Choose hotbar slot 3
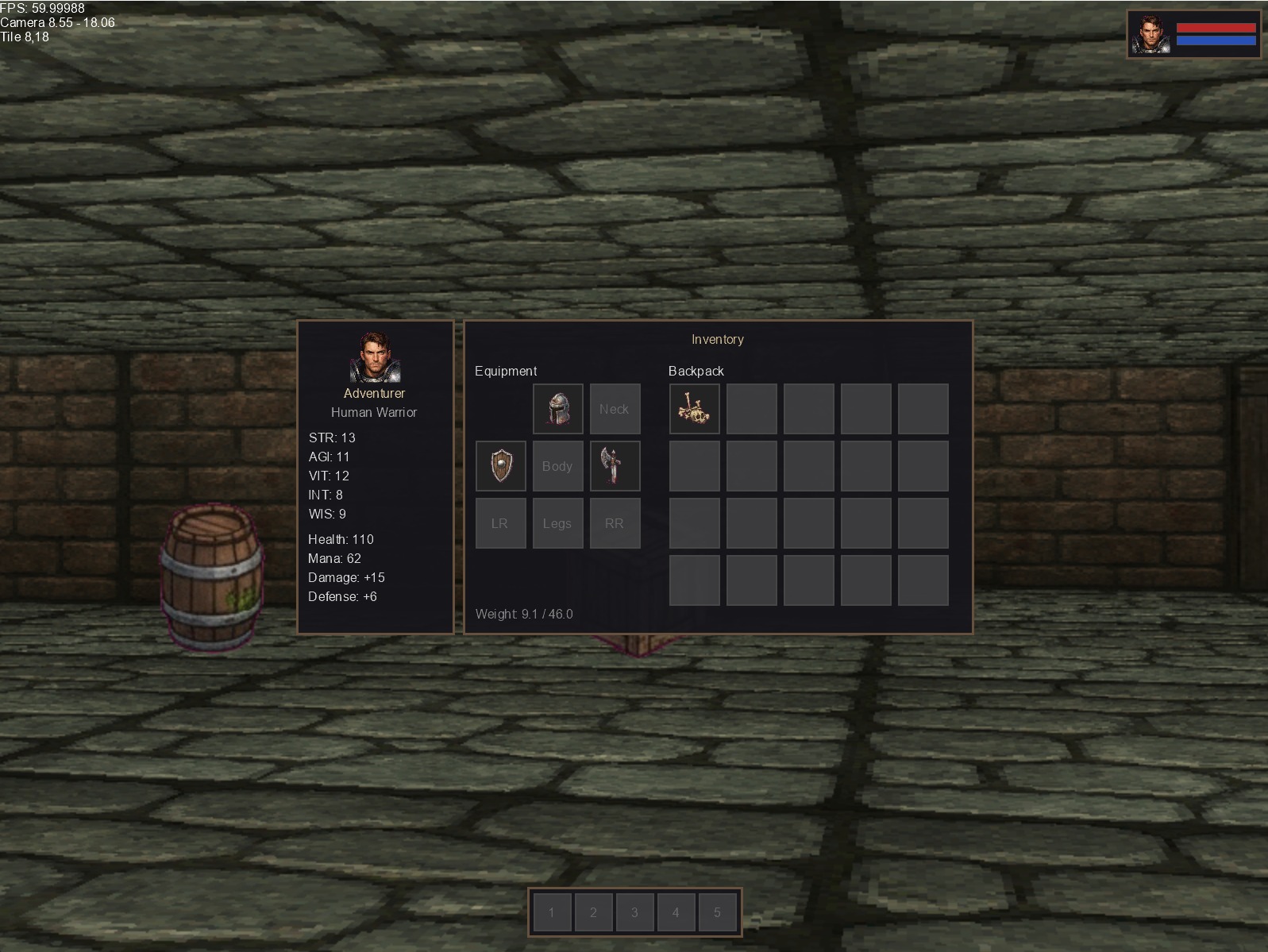Viewport: 1268px width, 952px height. click(x=634, y=912)
